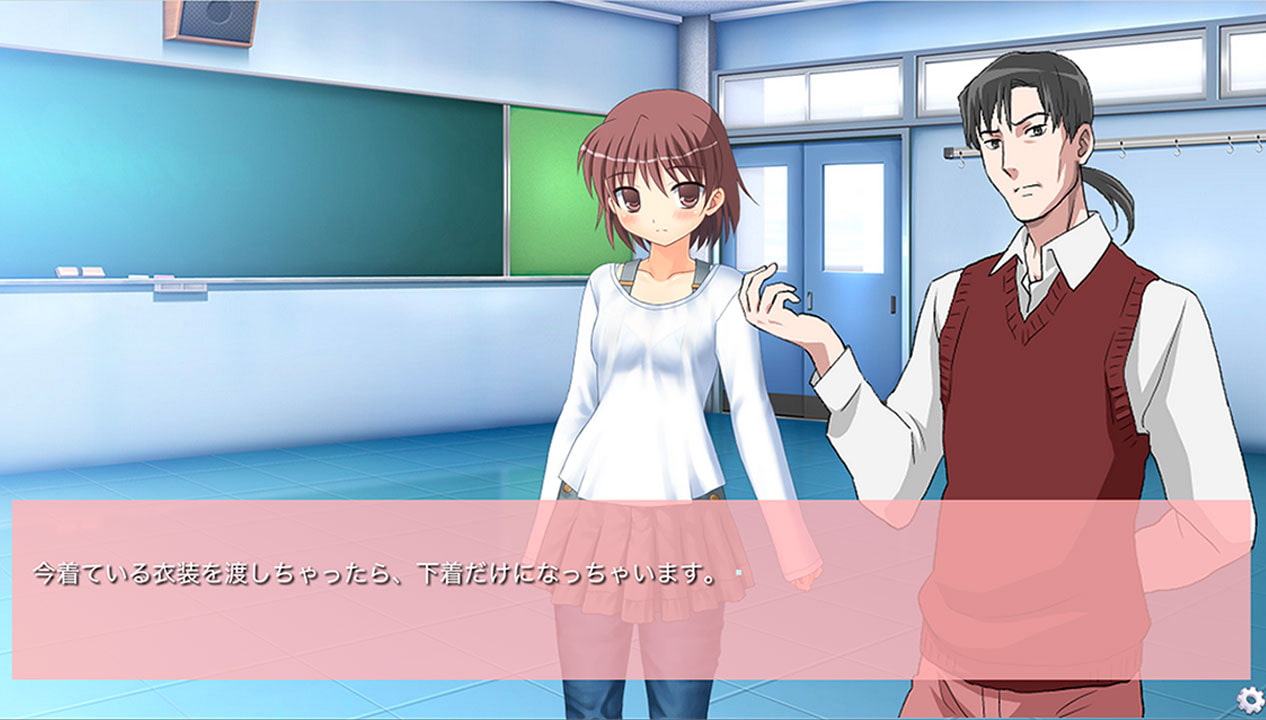Advance the pink dialogue text box
Image resolution: width=1266 pixels, height=720 pixels.
tap(630, 590)
